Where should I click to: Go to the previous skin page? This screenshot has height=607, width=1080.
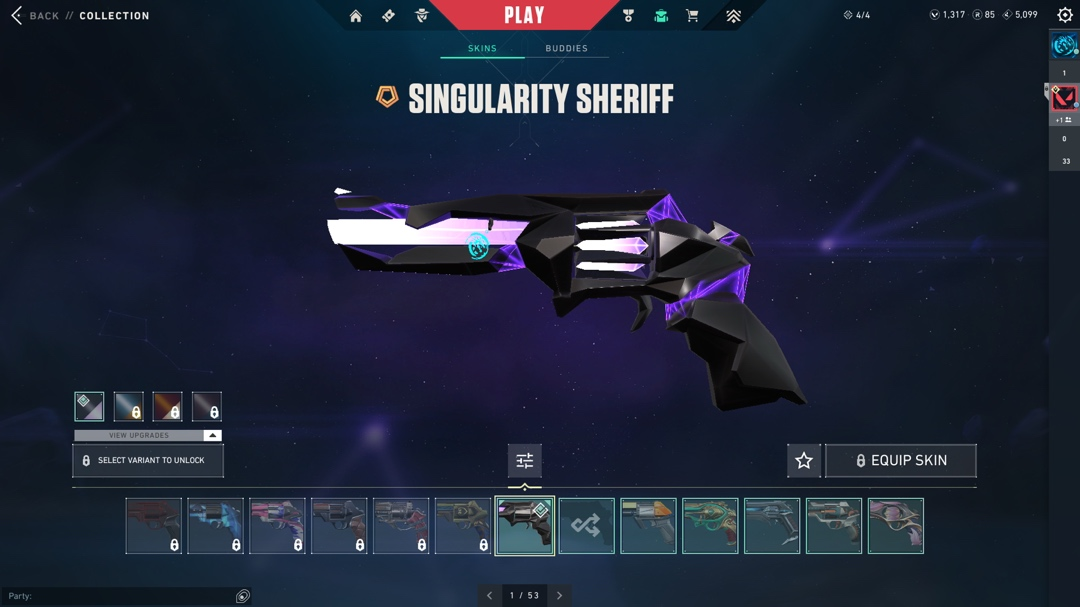tap(490, 596)
